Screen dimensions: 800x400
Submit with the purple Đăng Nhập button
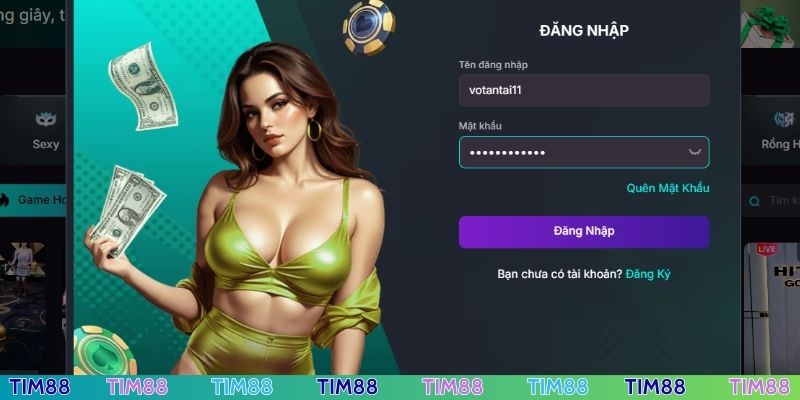click(x=583, y=231)
